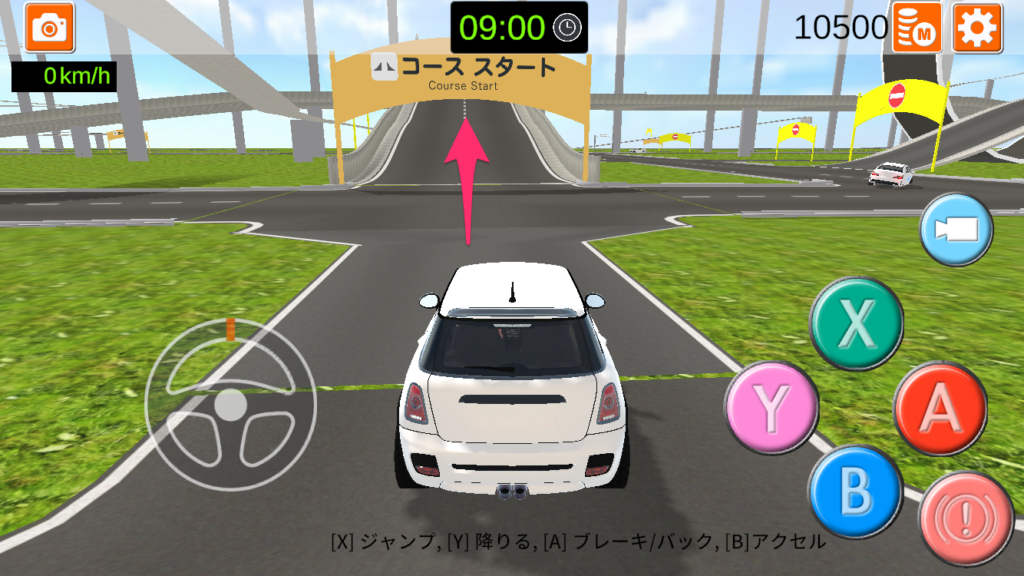1024x576 pixels.
Task: Tap the green X jump button
Action: (x=856, y=324)
